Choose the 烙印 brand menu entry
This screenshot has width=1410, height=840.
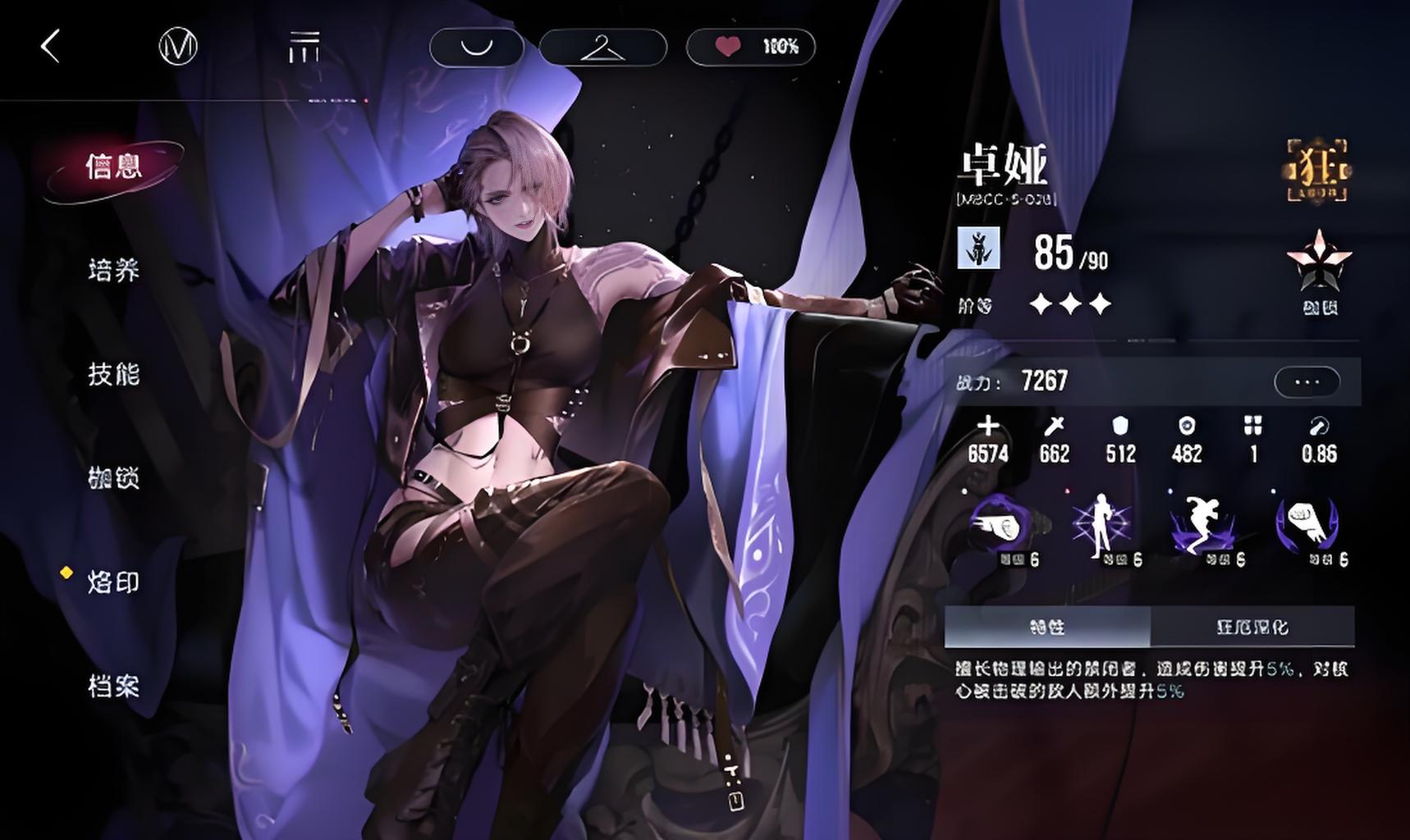(x=114, y=582)
